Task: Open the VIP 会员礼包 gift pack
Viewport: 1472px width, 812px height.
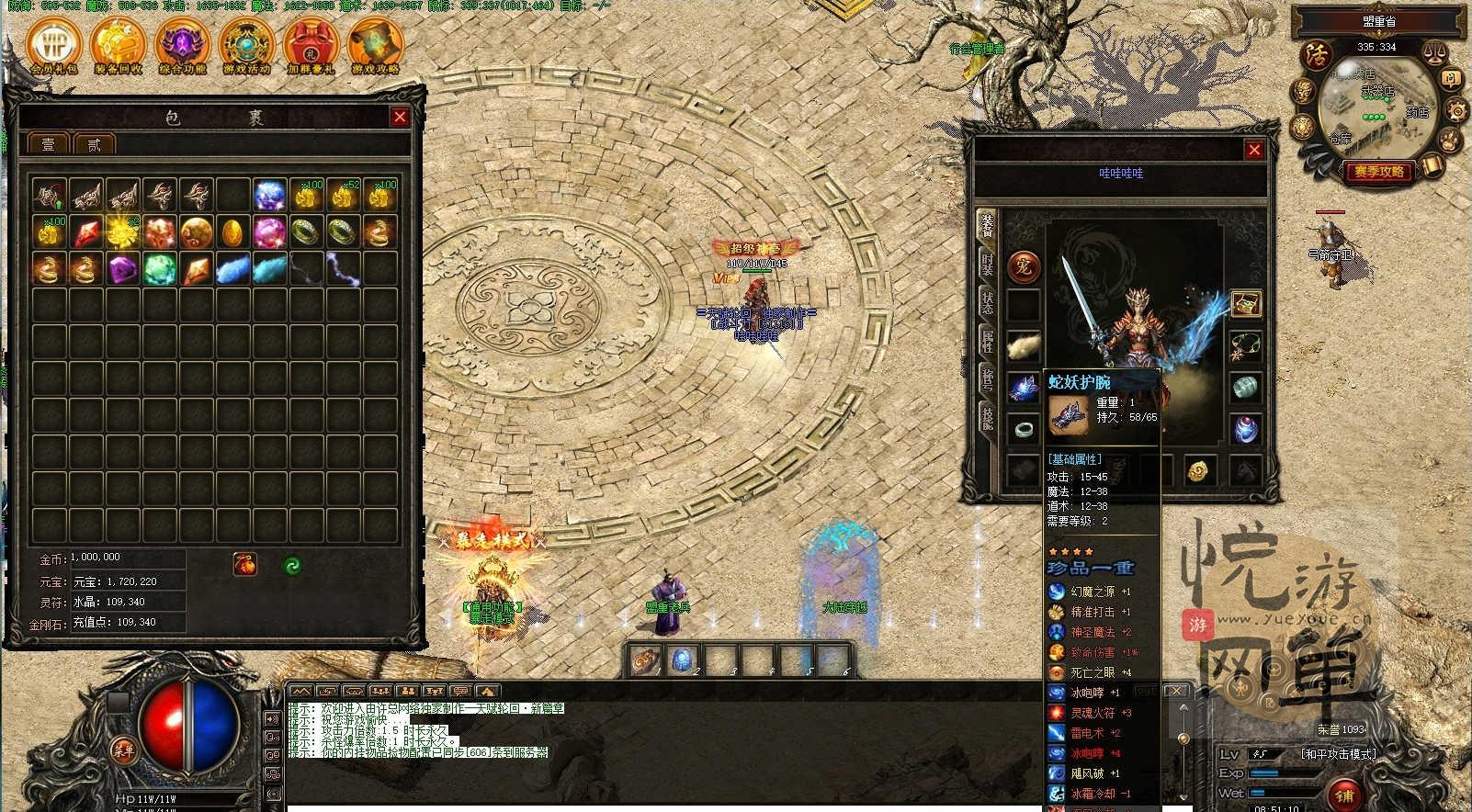Action: (x=54, y=45)
